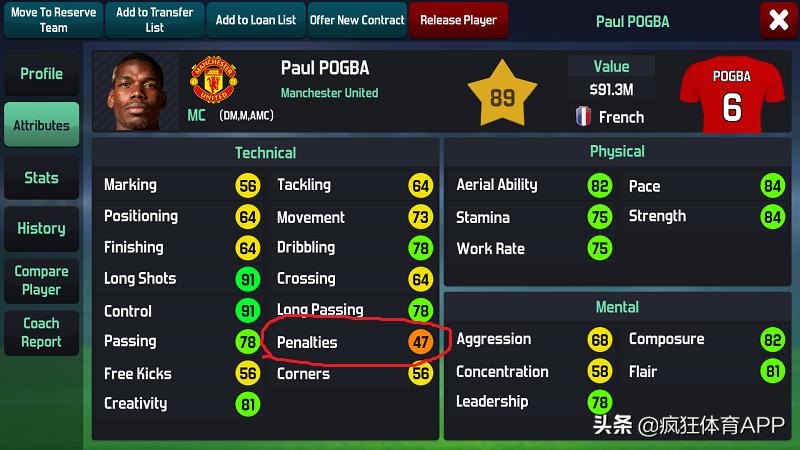Open the Coach Report tab
The width and height of the screenshot is (800, 450).
[x=41, y=333]
